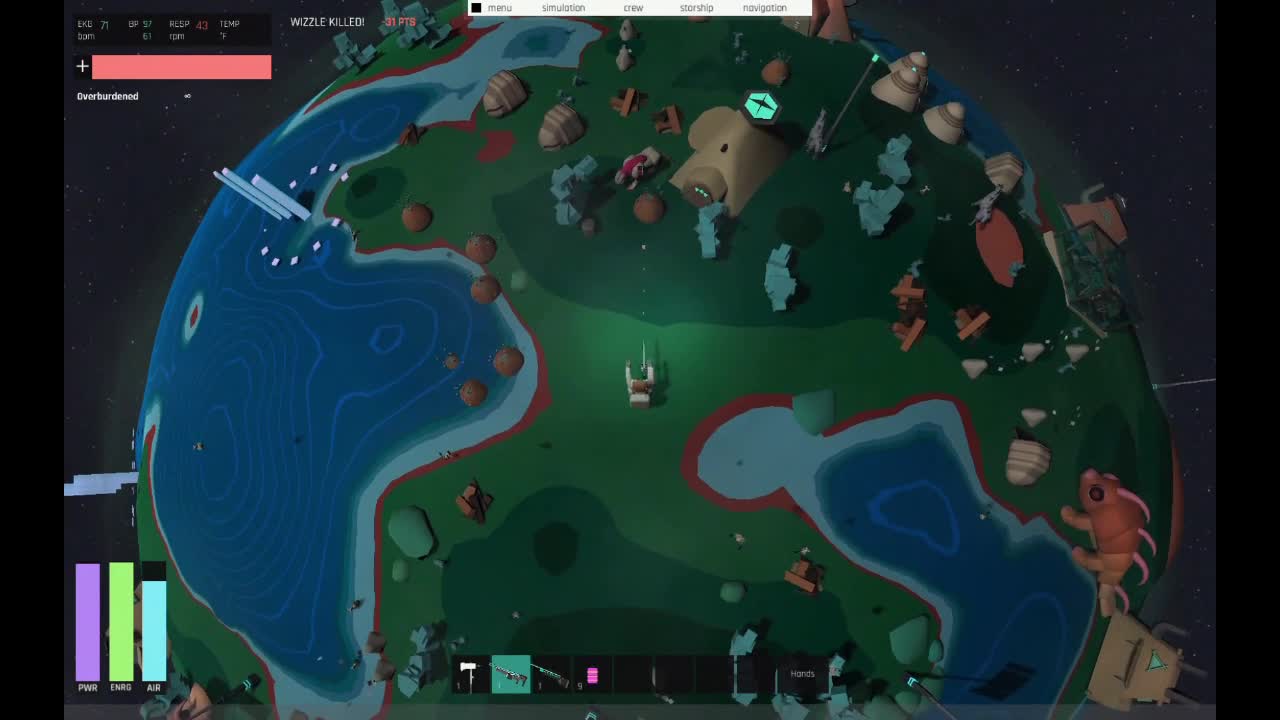Screen dimensions: 1280x720
Task: Equip the rifle in the highlighted hotbar slot
Action: point(510,674)
